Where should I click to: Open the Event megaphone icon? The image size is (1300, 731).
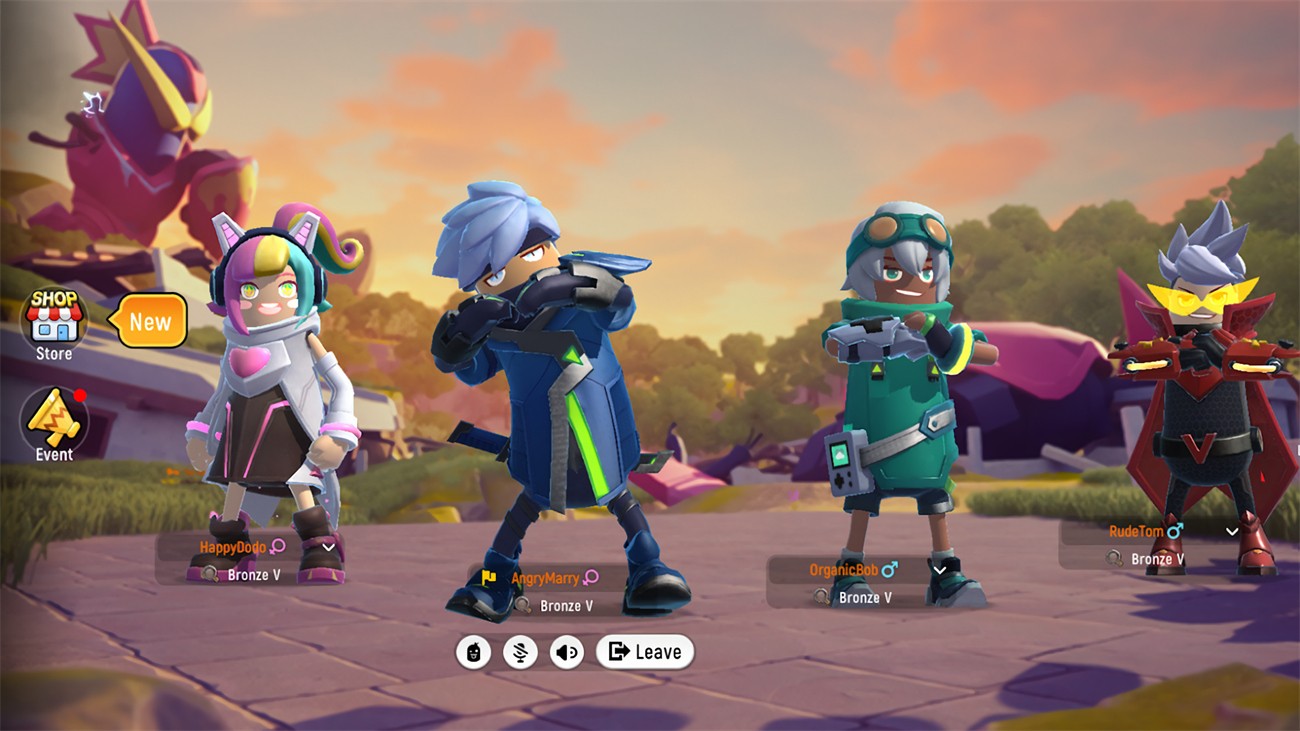pyautogui.click(x=54, y=420)
